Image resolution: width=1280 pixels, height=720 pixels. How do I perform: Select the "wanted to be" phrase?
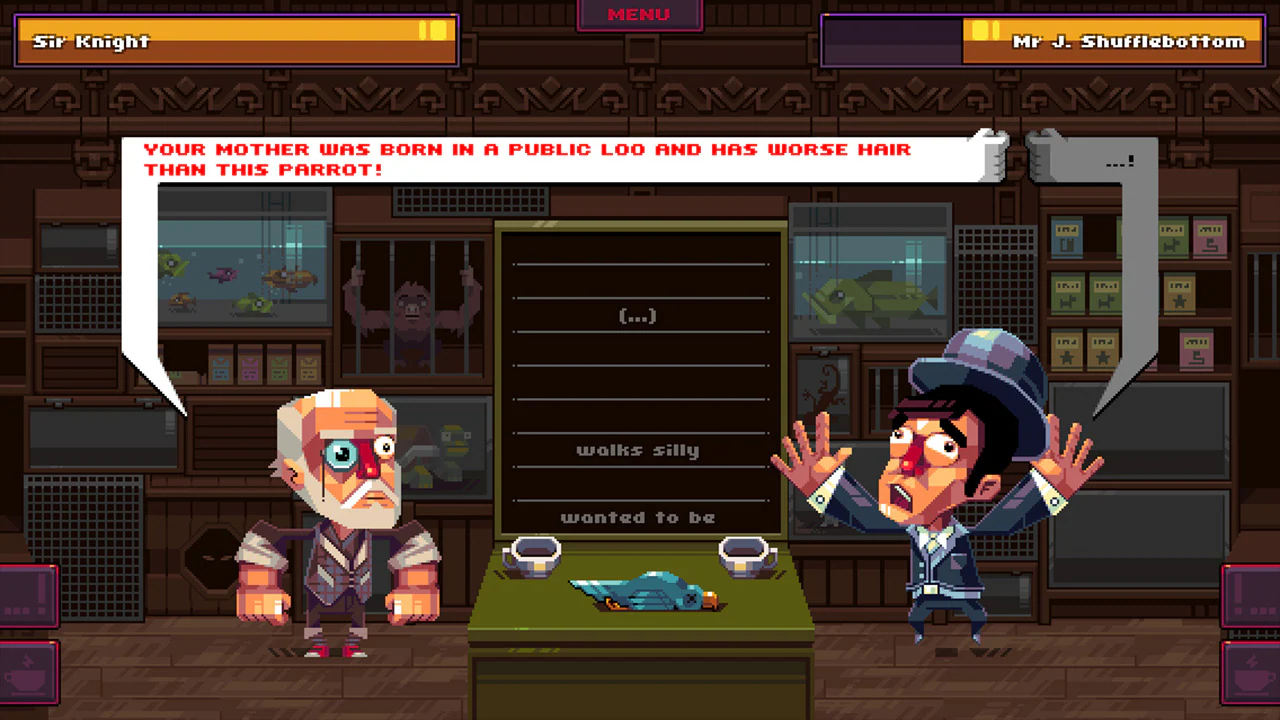pyautogui.click(x=639, y=517)
